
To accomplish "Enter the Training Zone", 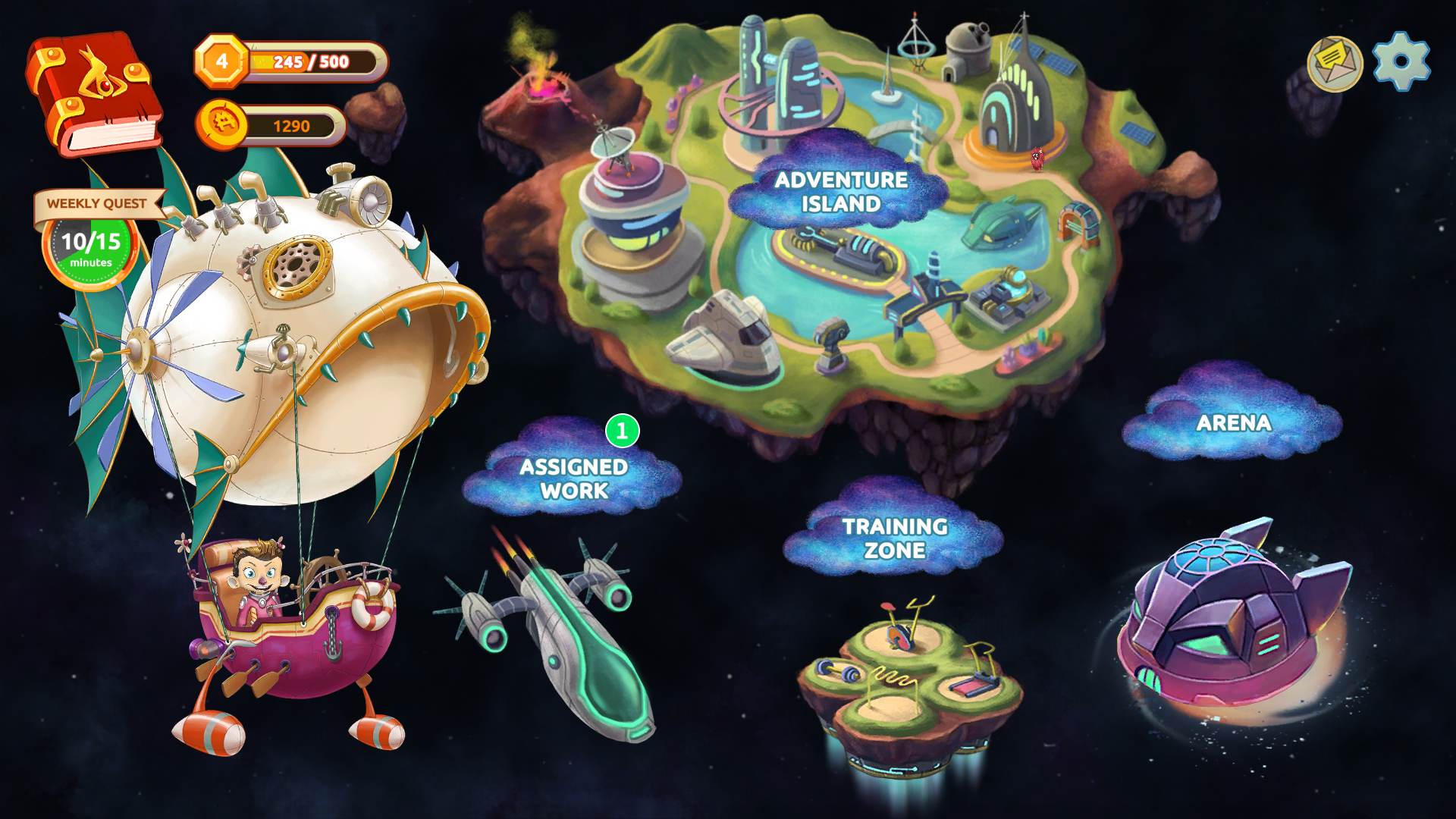I will point(894,538).
